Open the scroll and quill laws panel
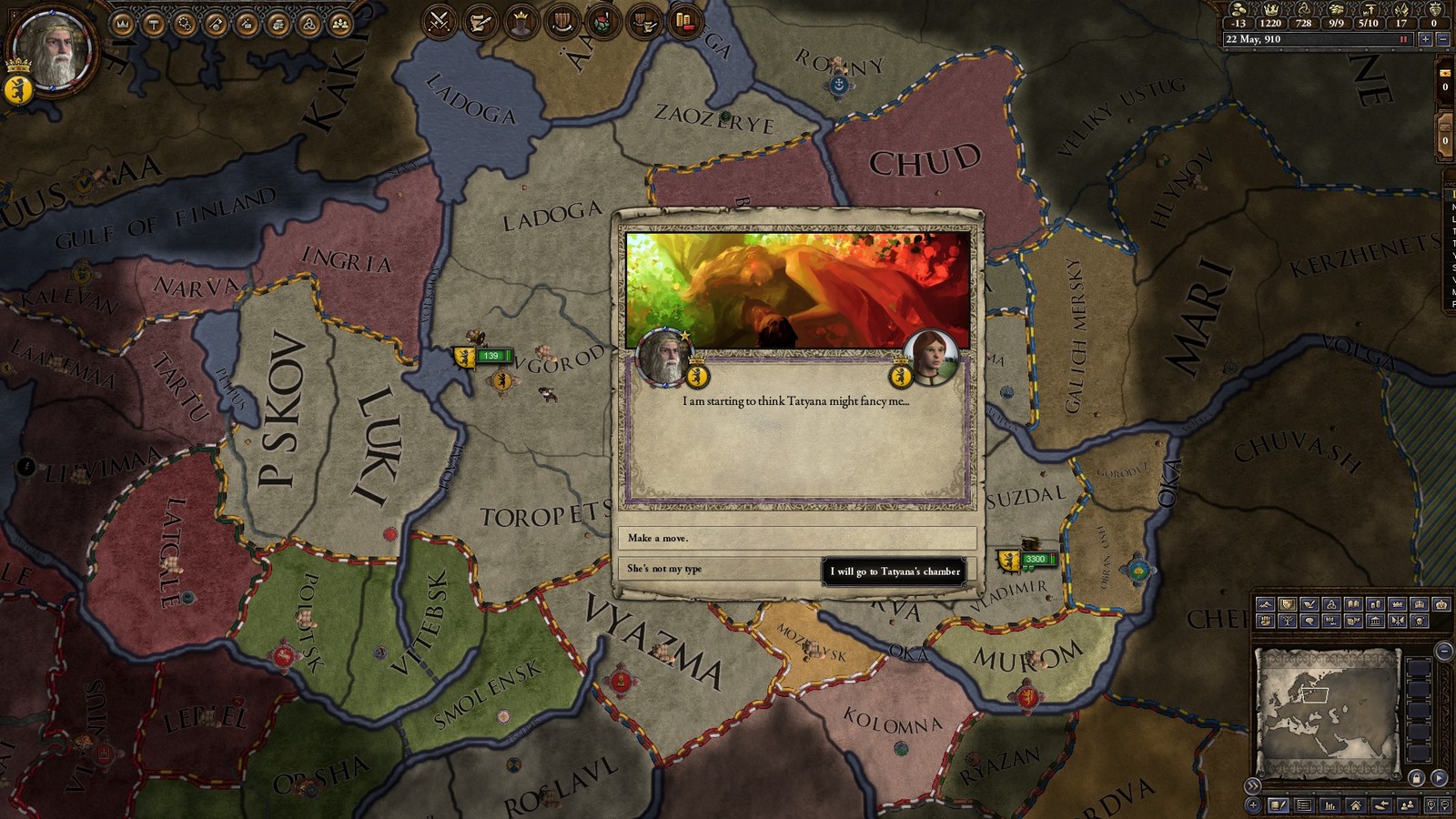The height and width of the screenshot is (819, 1456). pyautogui.click(x=480, y=21)
